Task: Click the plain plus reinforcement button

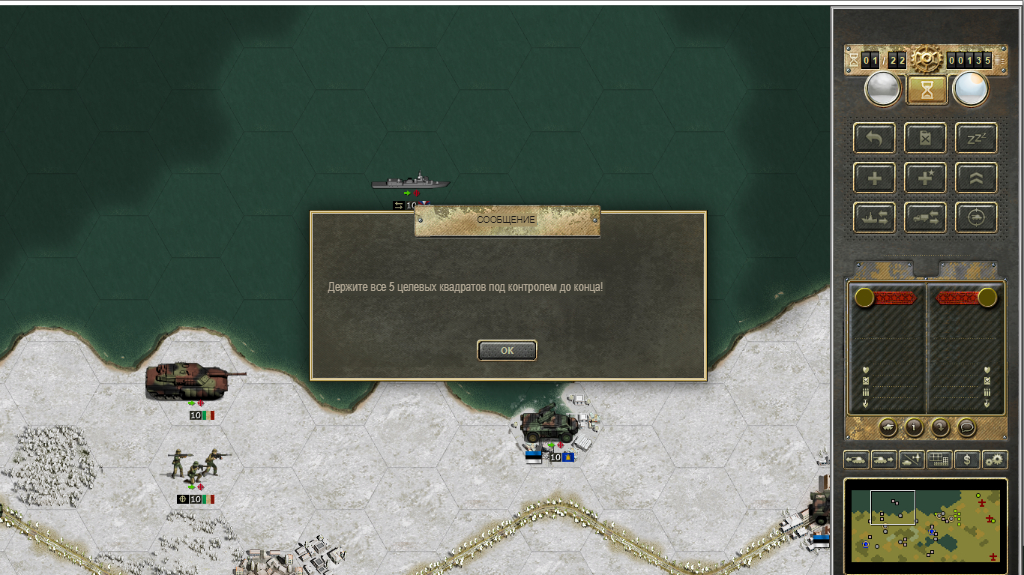Action: point(874,178)
